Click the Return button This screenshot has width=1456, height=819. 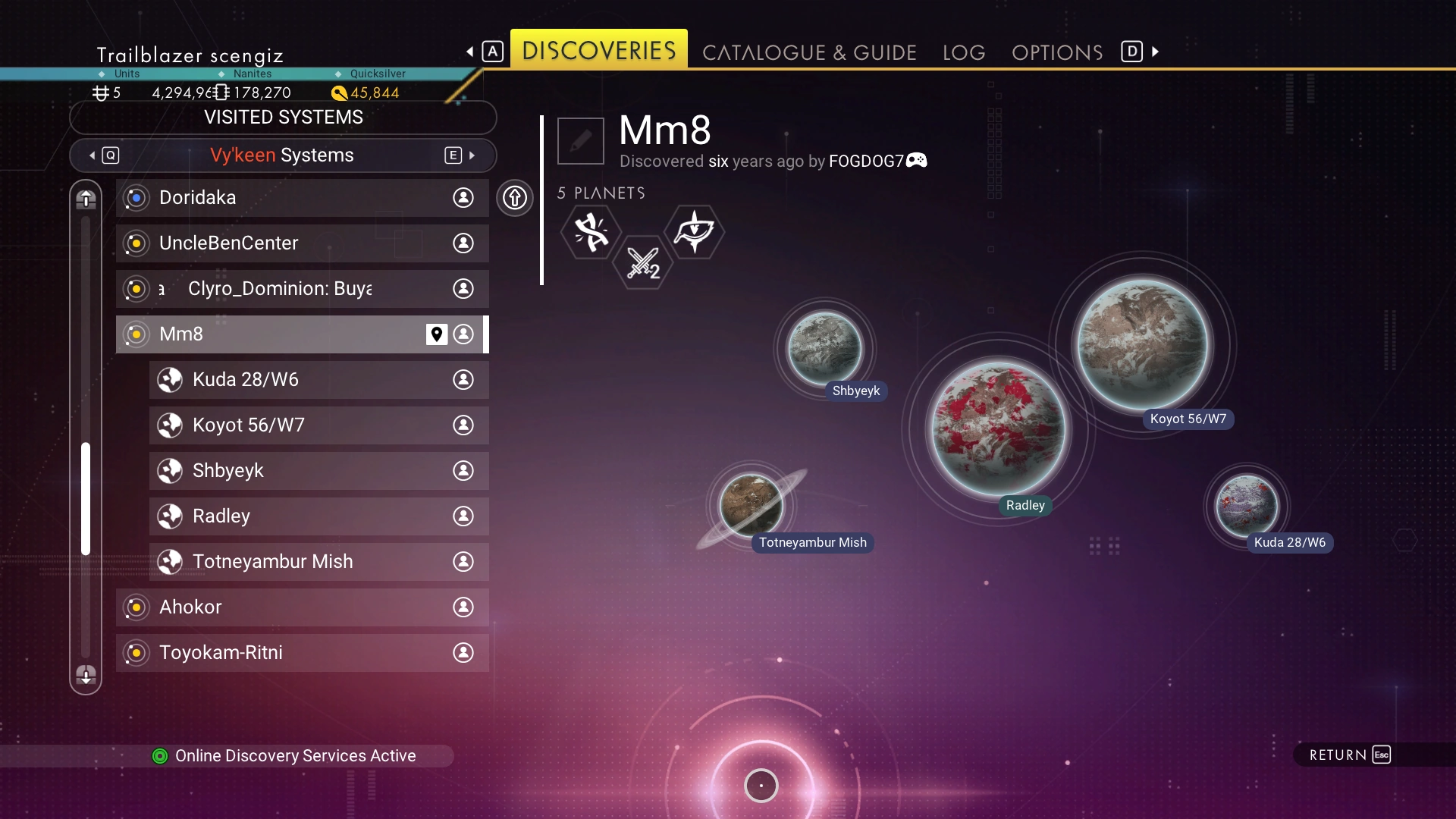point(1350,755)
